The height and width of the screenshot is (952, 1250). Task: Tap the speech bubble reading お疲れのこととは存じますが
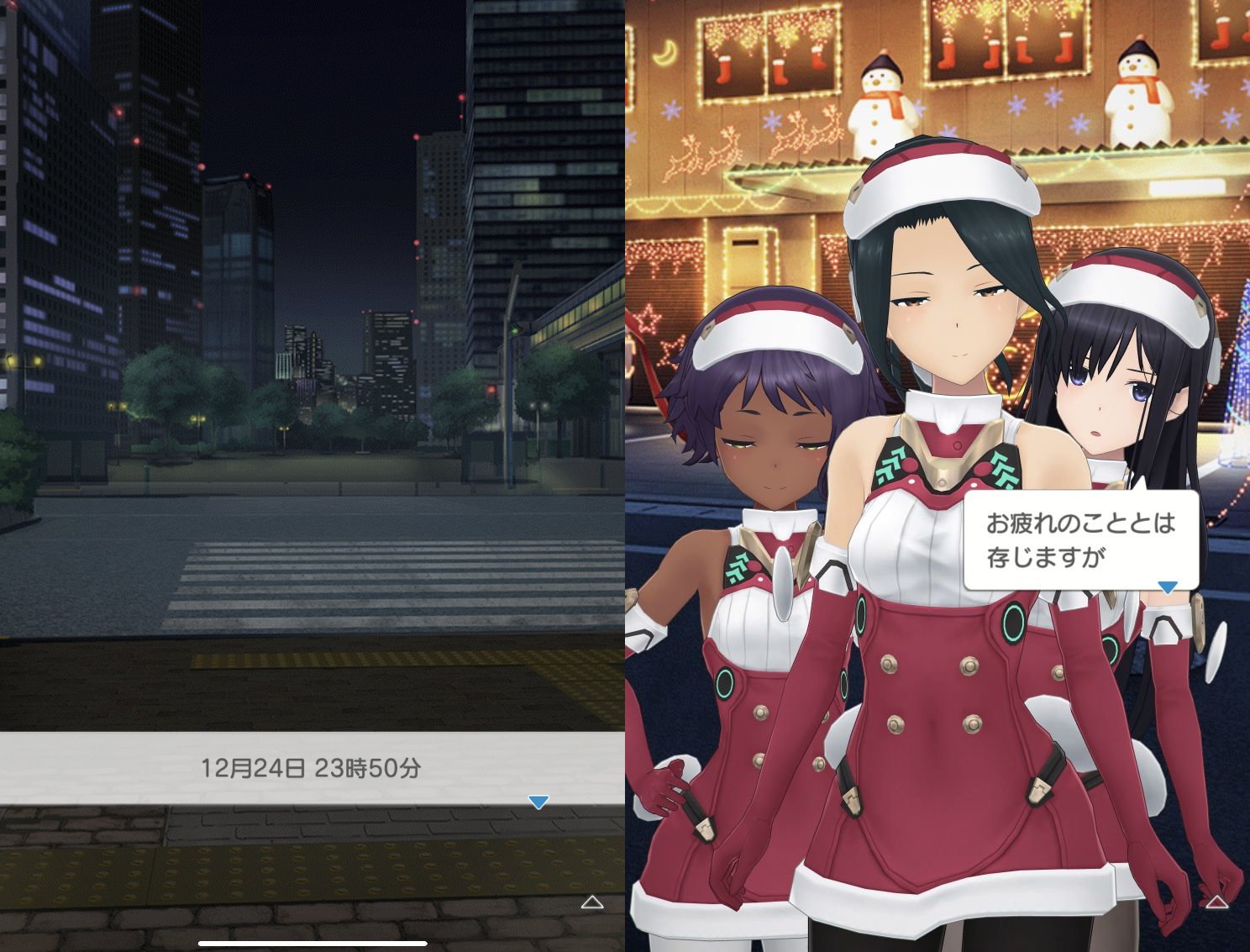click(x=1080, y=539)
